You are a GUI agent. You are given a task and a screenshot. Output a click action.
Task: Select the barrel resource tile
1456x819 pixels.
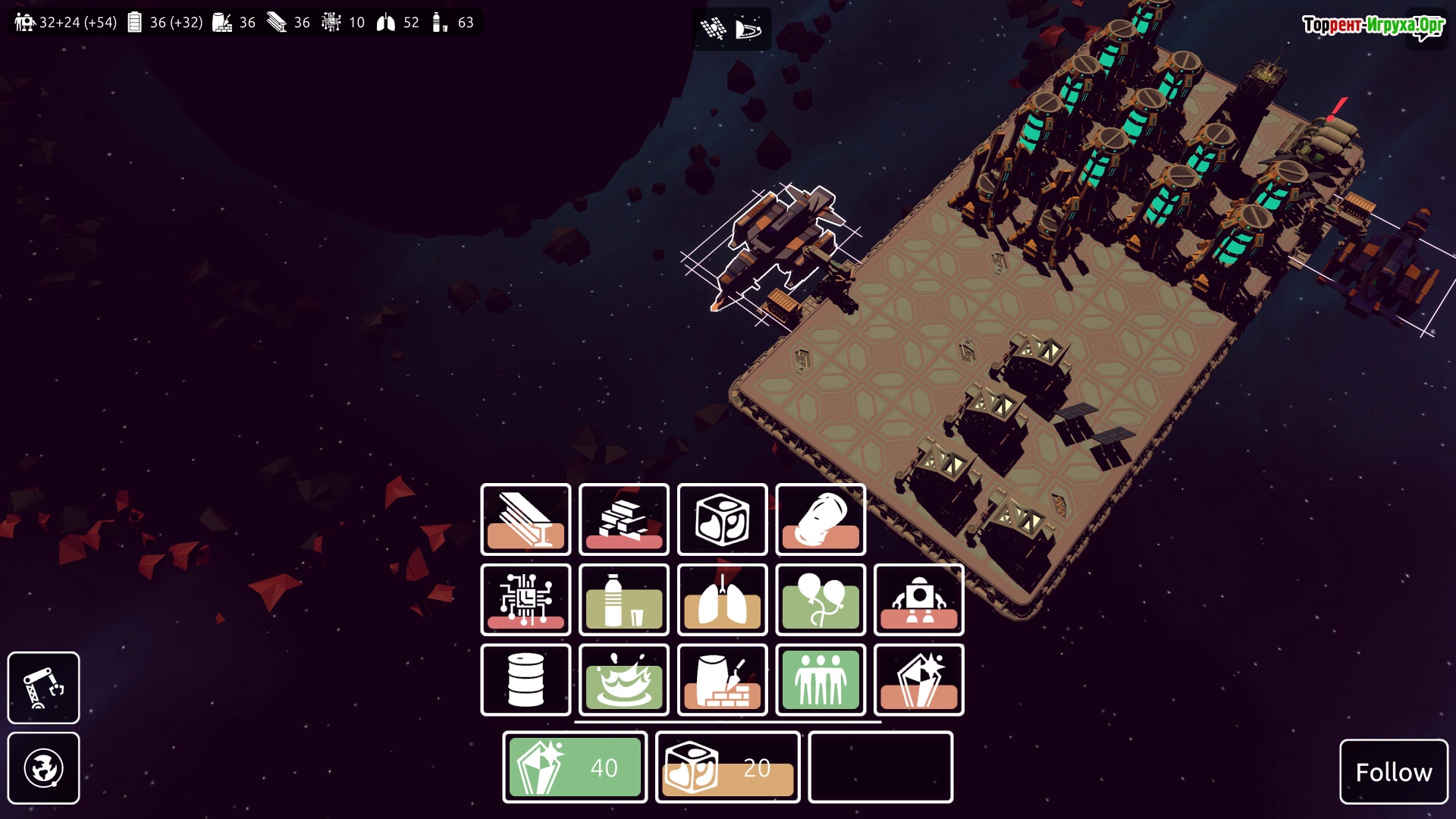[x=526, y=680]
